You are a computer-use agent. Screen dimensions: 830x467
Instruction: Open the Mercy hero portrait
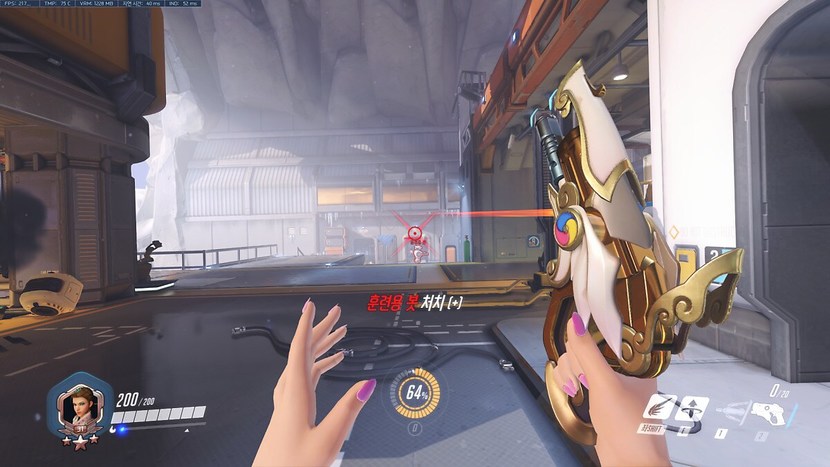tap(77, 405)
